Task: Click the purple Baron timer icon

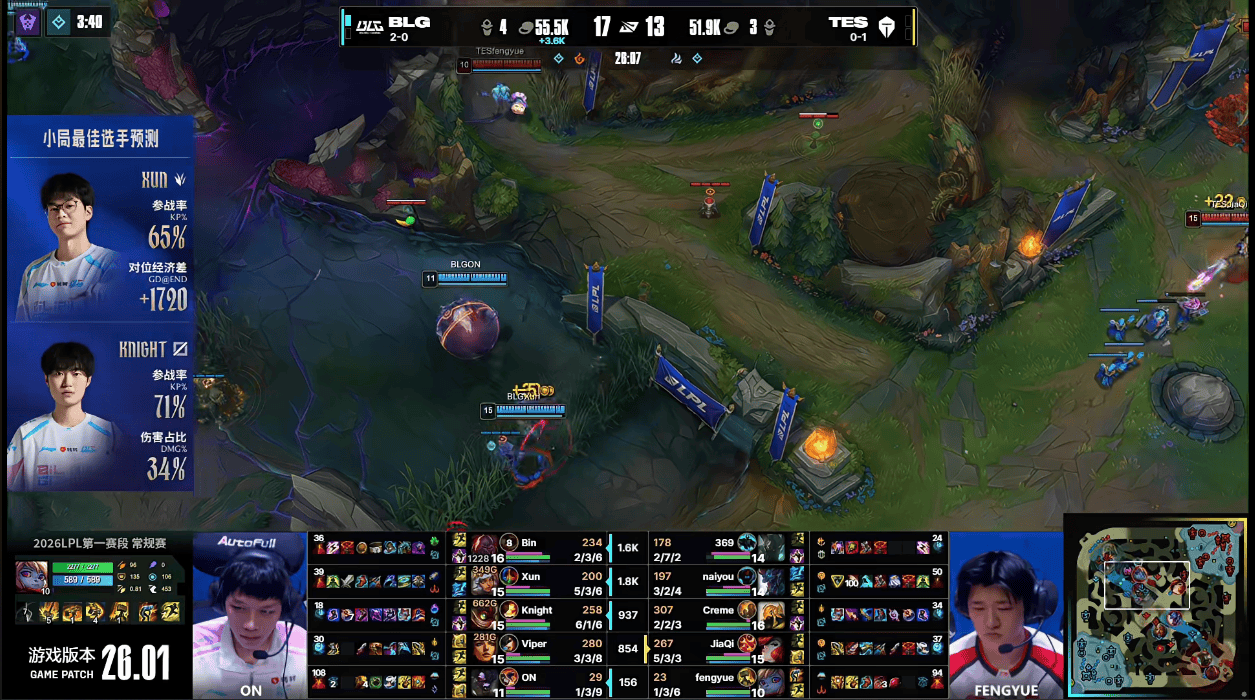Action: click(x=27, y=21)
